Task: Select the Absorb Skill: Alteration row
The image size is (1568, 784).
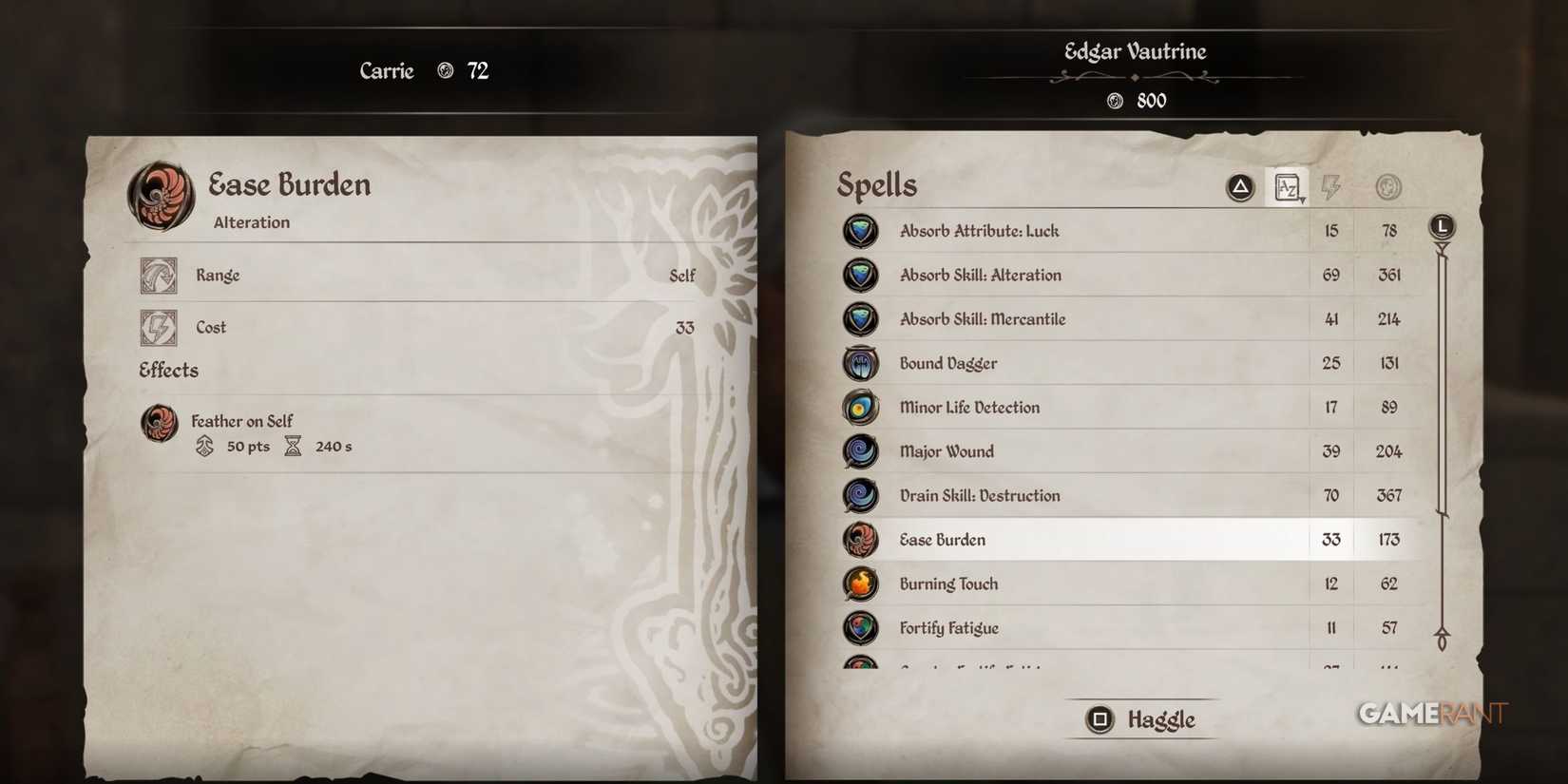Action: click(1093, 275)
